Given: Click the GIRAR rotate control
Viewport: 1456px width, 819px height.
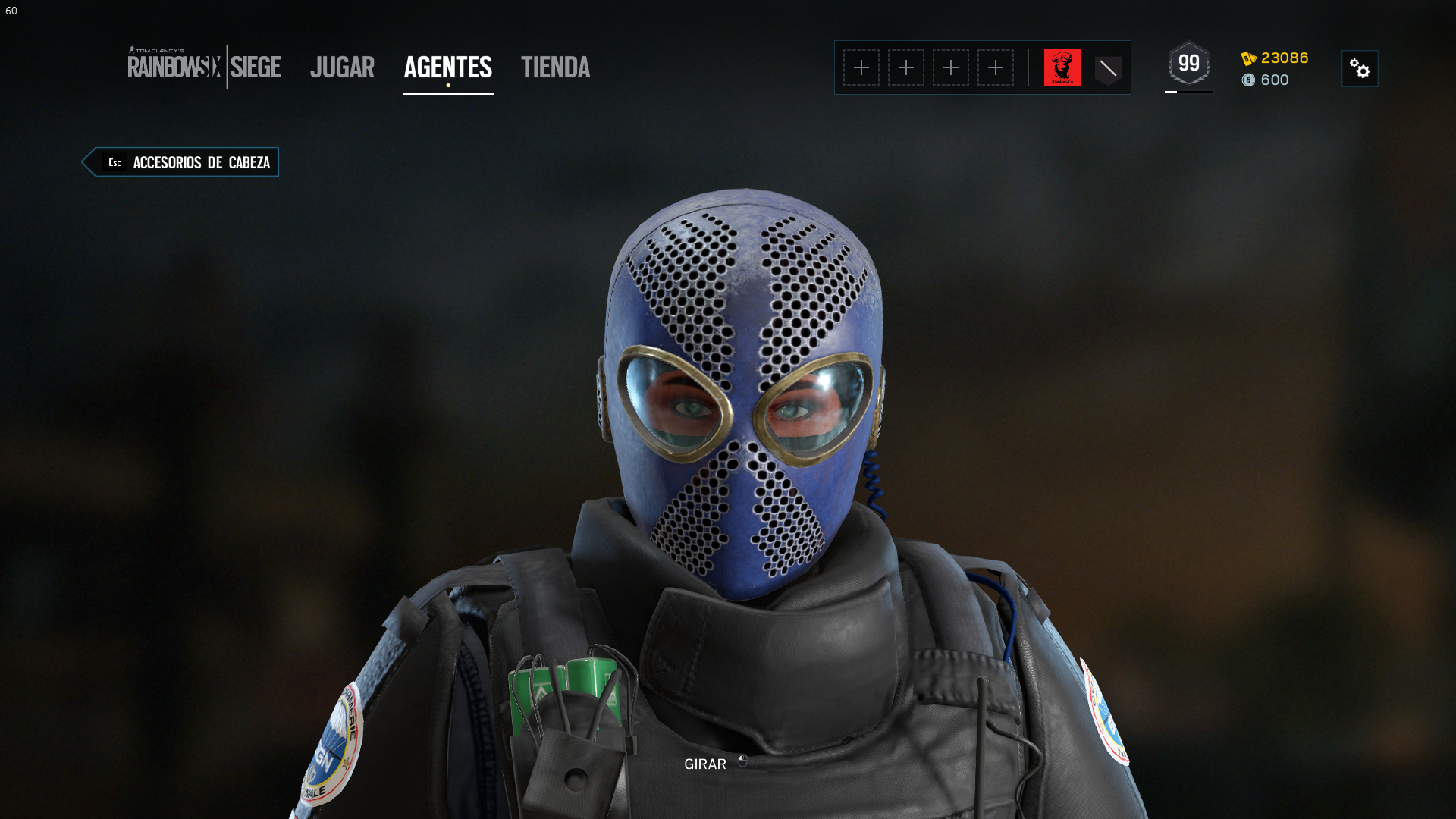Looking at the screenshot, I should pos(706,764).
